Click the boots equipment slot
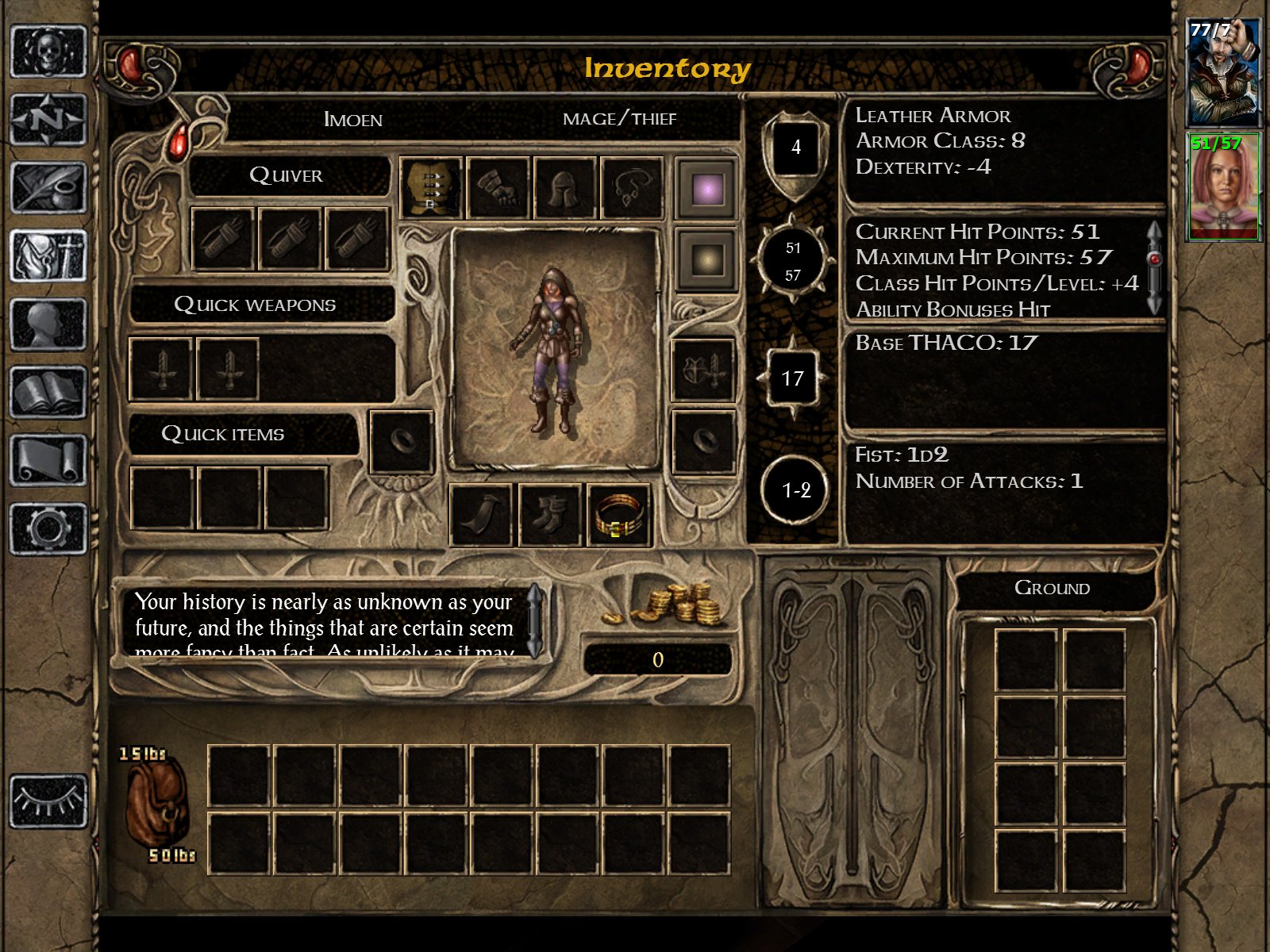Image resolution: width=1270 pixels, height=952 pixels. tap(550, 515)
